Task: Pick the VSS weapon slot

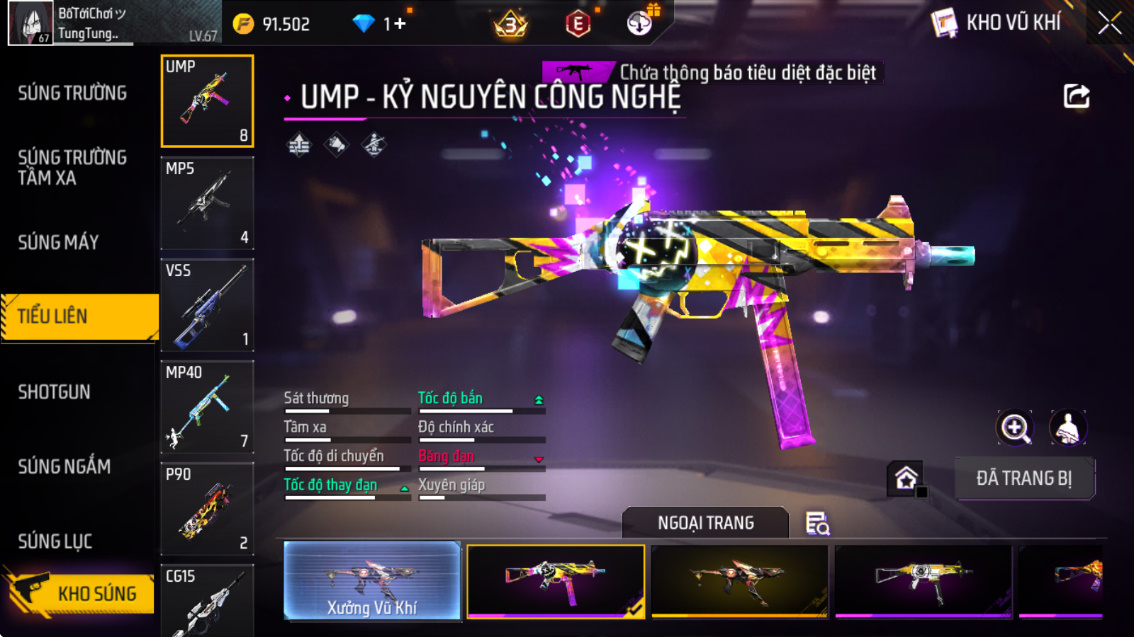Action: (207, 305)
